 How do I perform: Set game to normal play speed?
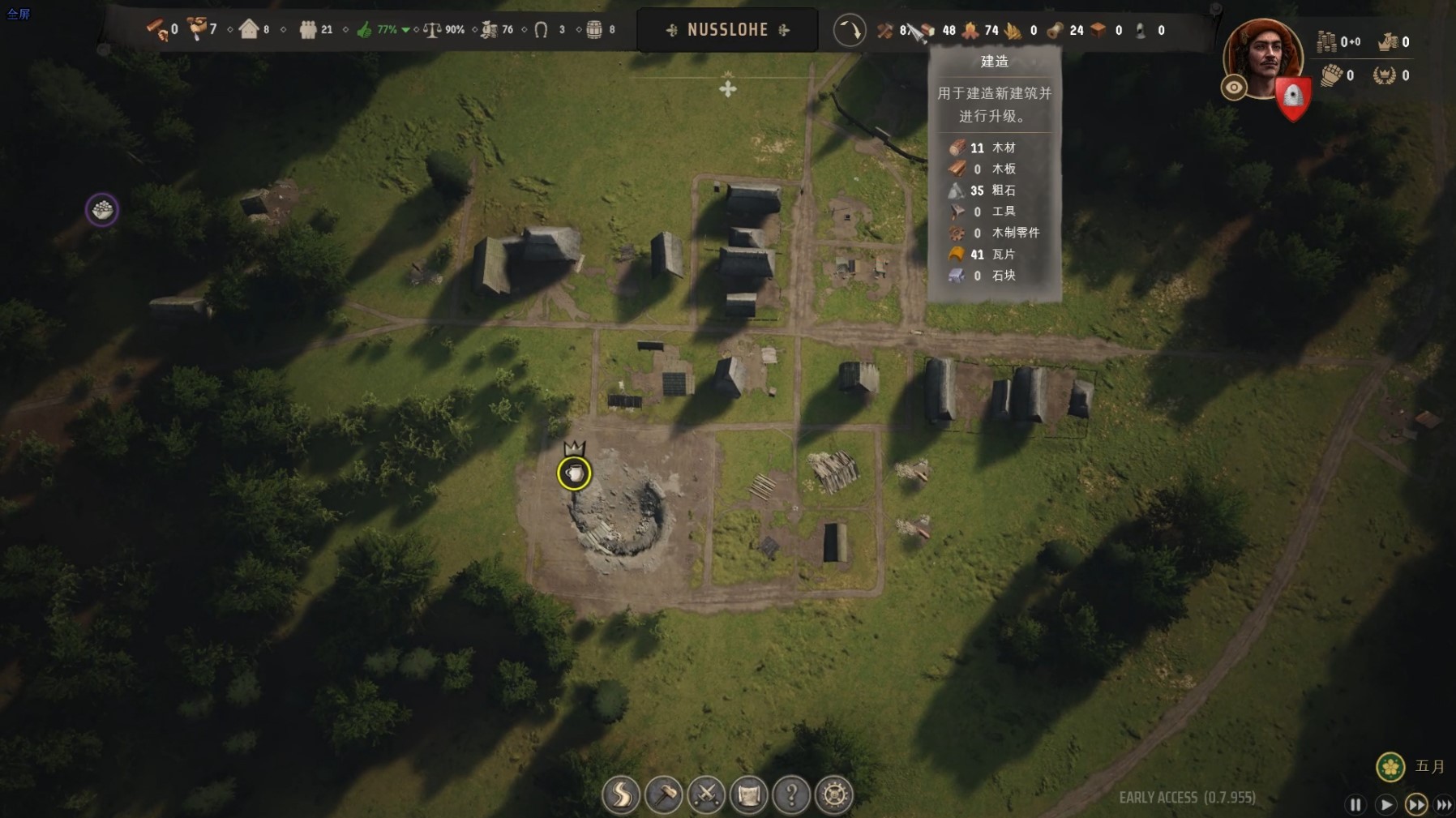pos(1385,804)
